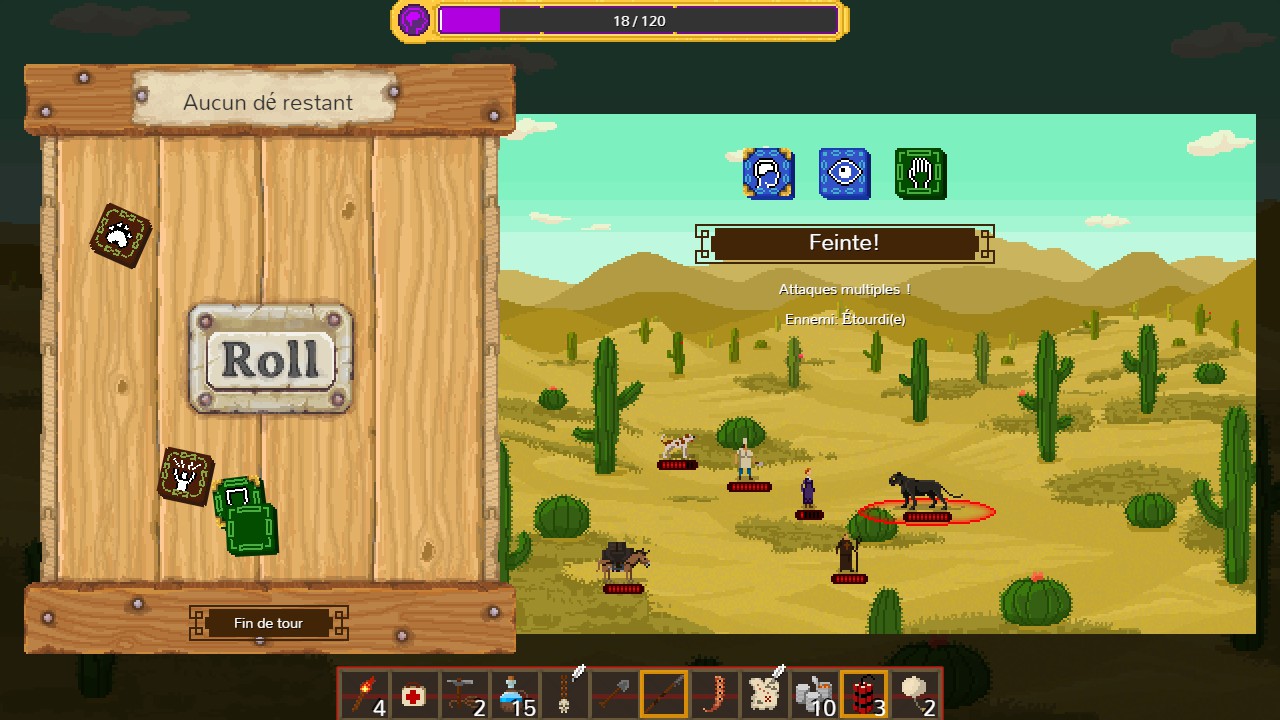Image resolution: width=1280 pixels, height=720 pixels.
Task: Select the tentacle item slot
Action: click(714, 693)
